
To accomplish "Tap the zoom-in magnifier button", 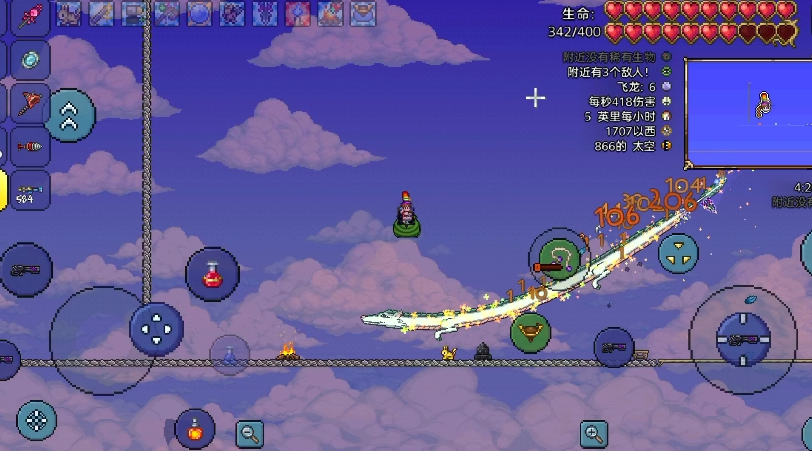I will pos(594,433).
